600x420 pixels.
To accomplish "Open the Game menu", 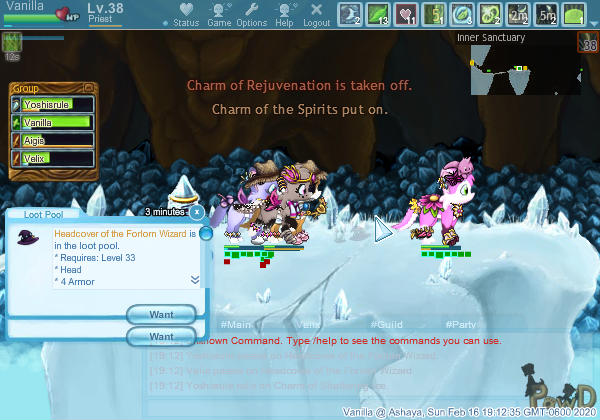I will pos(219,15).
